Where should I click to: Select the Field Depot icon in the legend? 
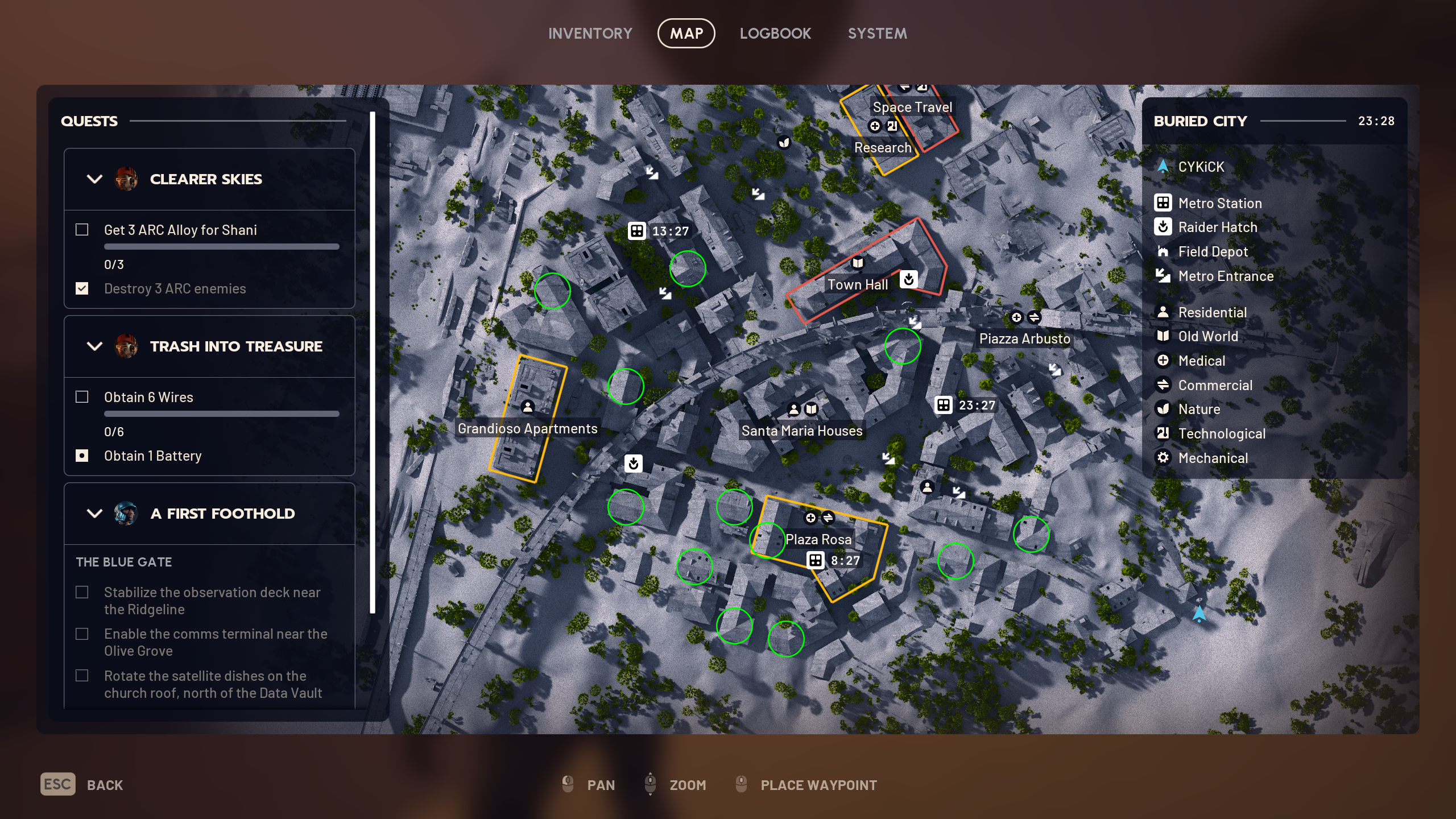pyautogui.click(x=1164, y=251)
